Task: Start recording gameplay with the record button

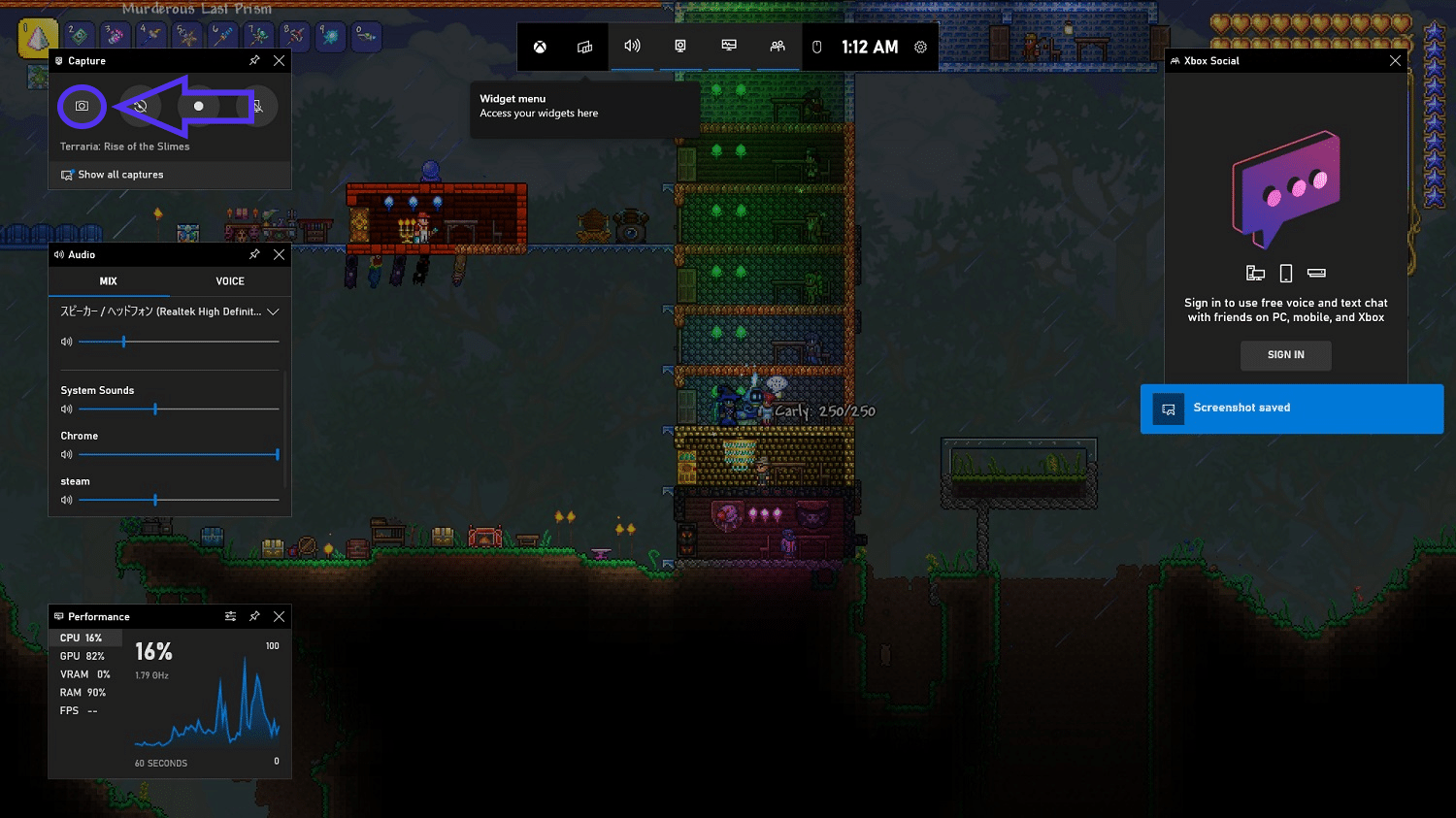Action: pos(198,106)
